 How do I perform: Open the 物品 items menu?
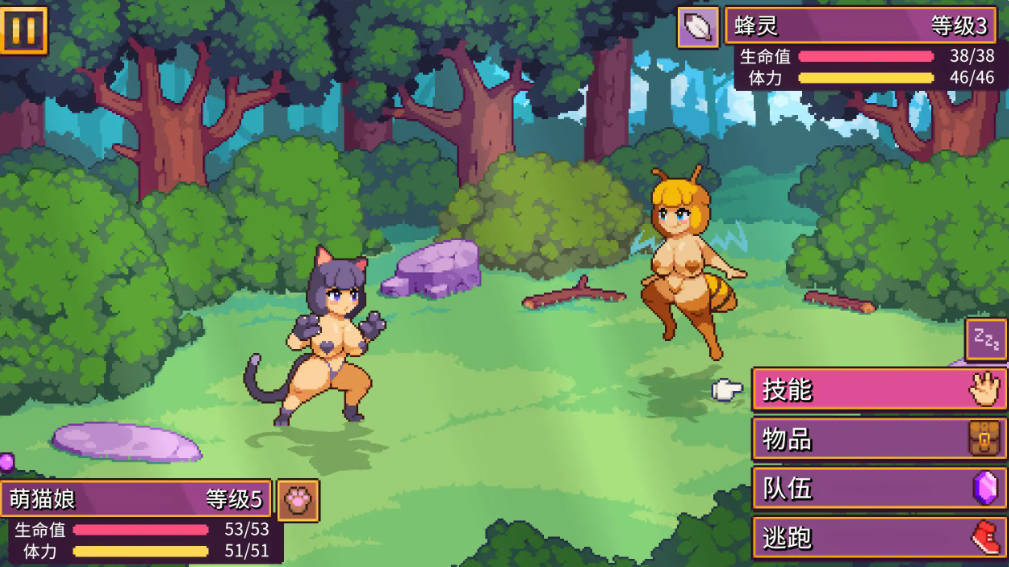coord(878,439)
